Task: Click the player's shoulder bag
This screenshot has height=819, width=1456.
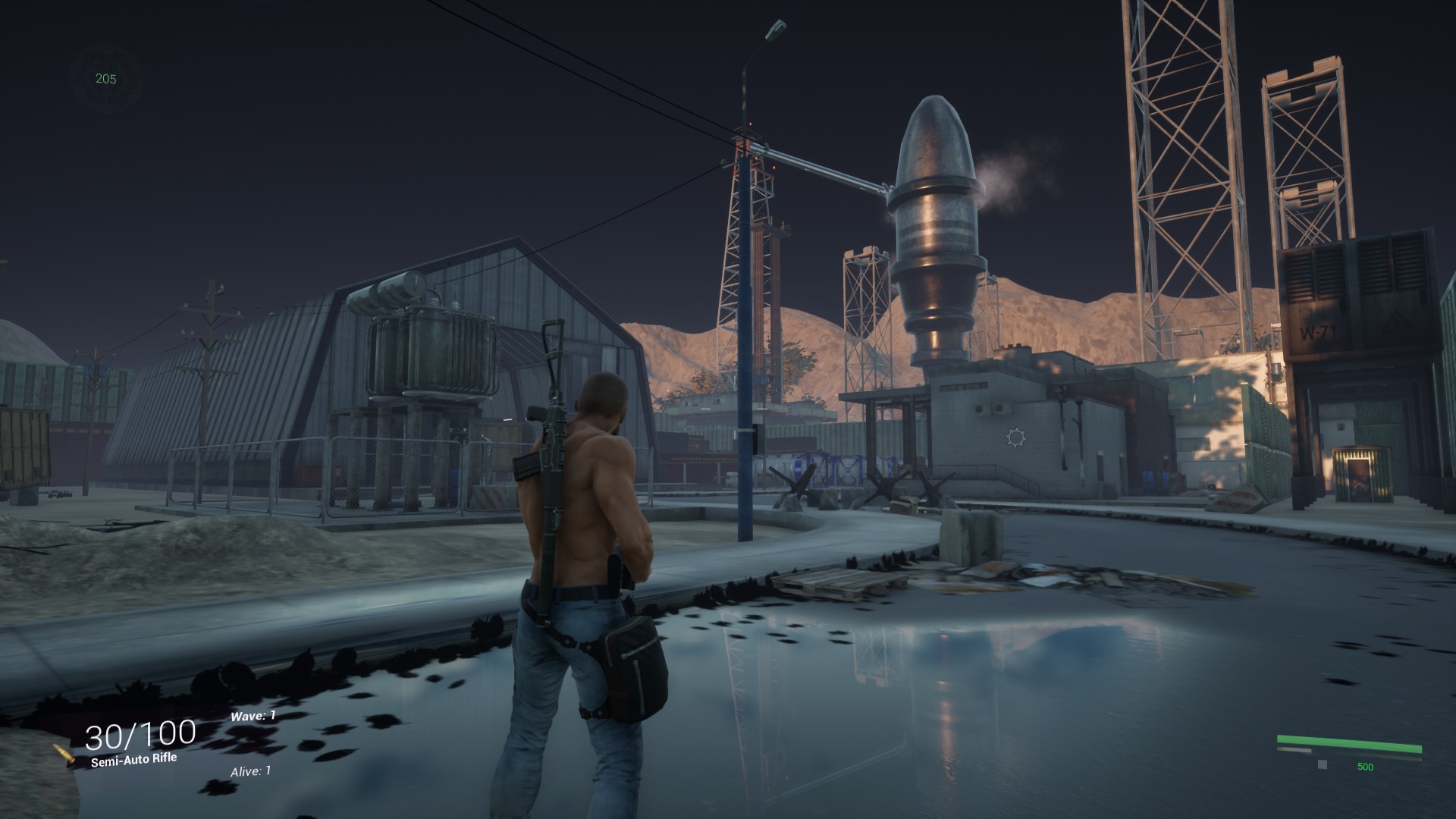Action: (635, 660)
